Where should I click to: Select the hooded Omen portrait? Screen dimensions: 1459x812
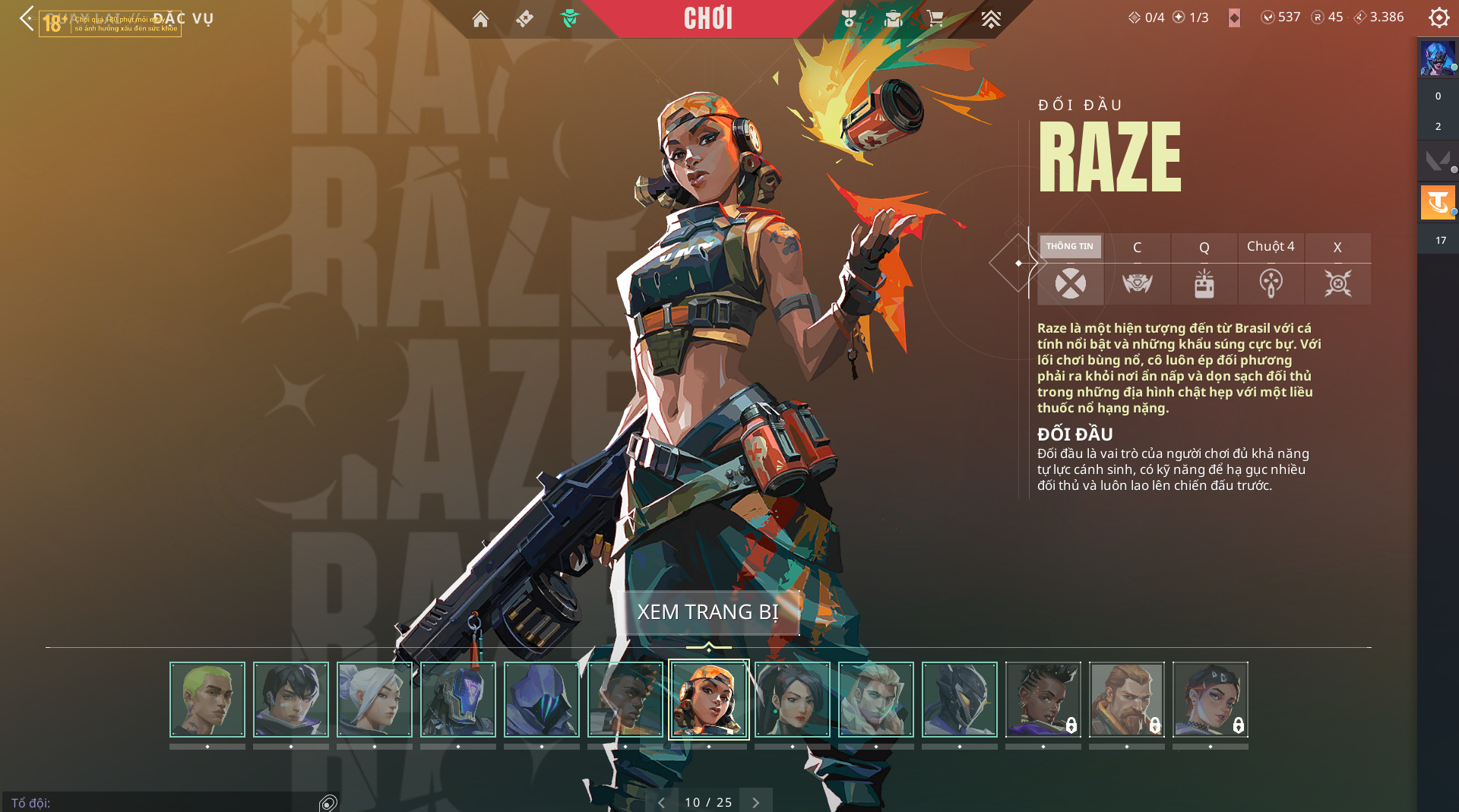pyautogui.click(x=542, y=700)
